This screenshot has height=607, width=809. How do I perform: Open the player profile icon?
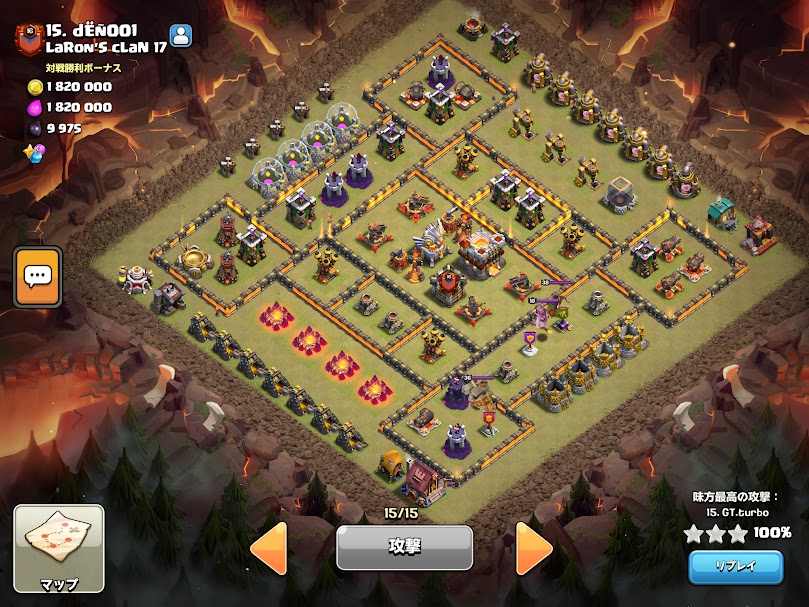[x=181, y=35]
